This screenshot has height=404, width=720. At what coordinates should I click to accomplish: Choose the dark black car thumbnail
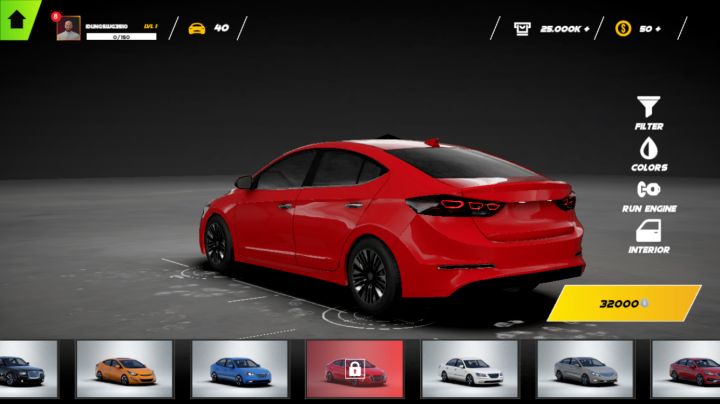point(27,369)
